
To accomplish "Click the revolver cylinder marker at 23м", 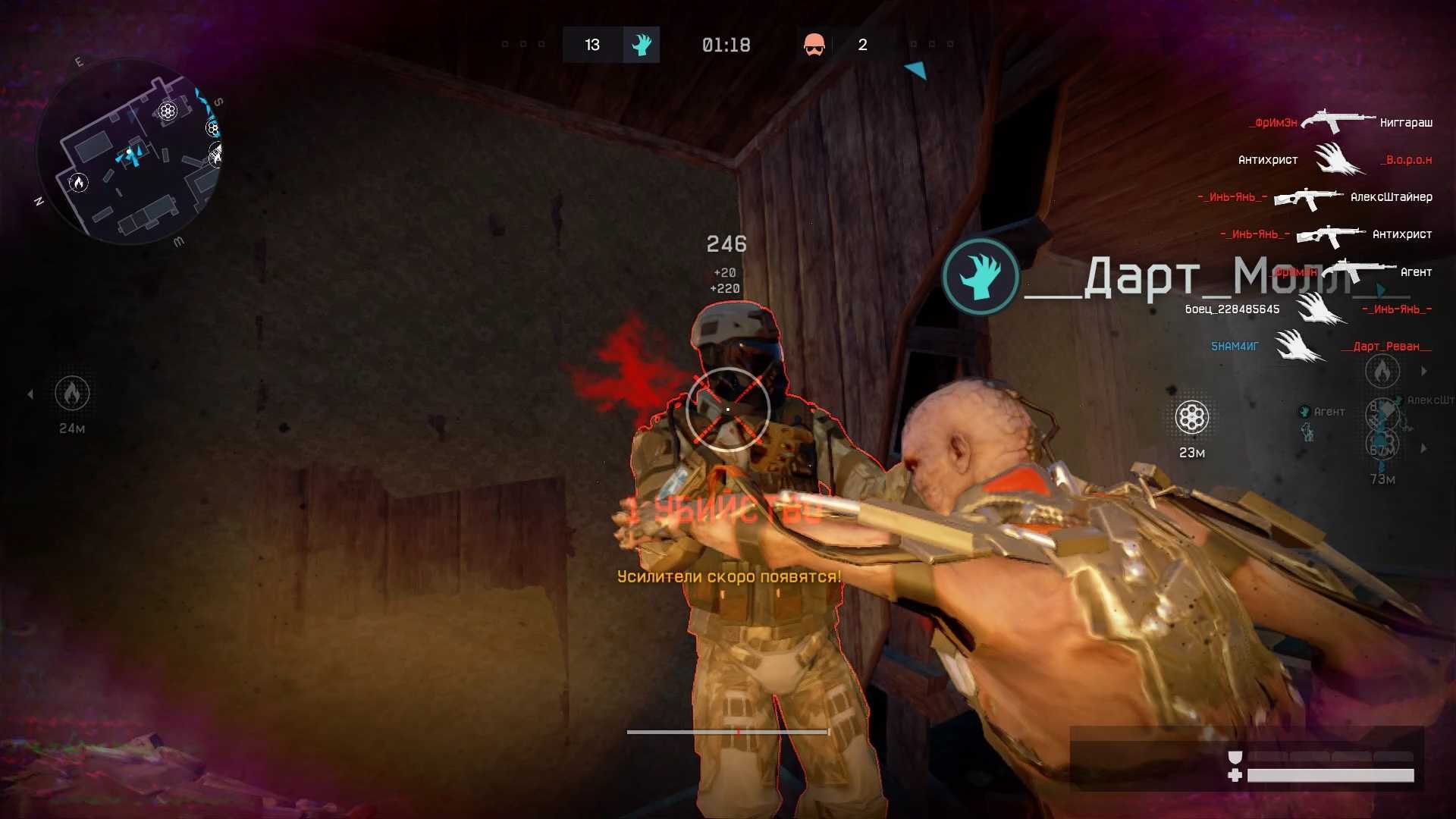I will pyautogui.click(x=1191, y=417).
